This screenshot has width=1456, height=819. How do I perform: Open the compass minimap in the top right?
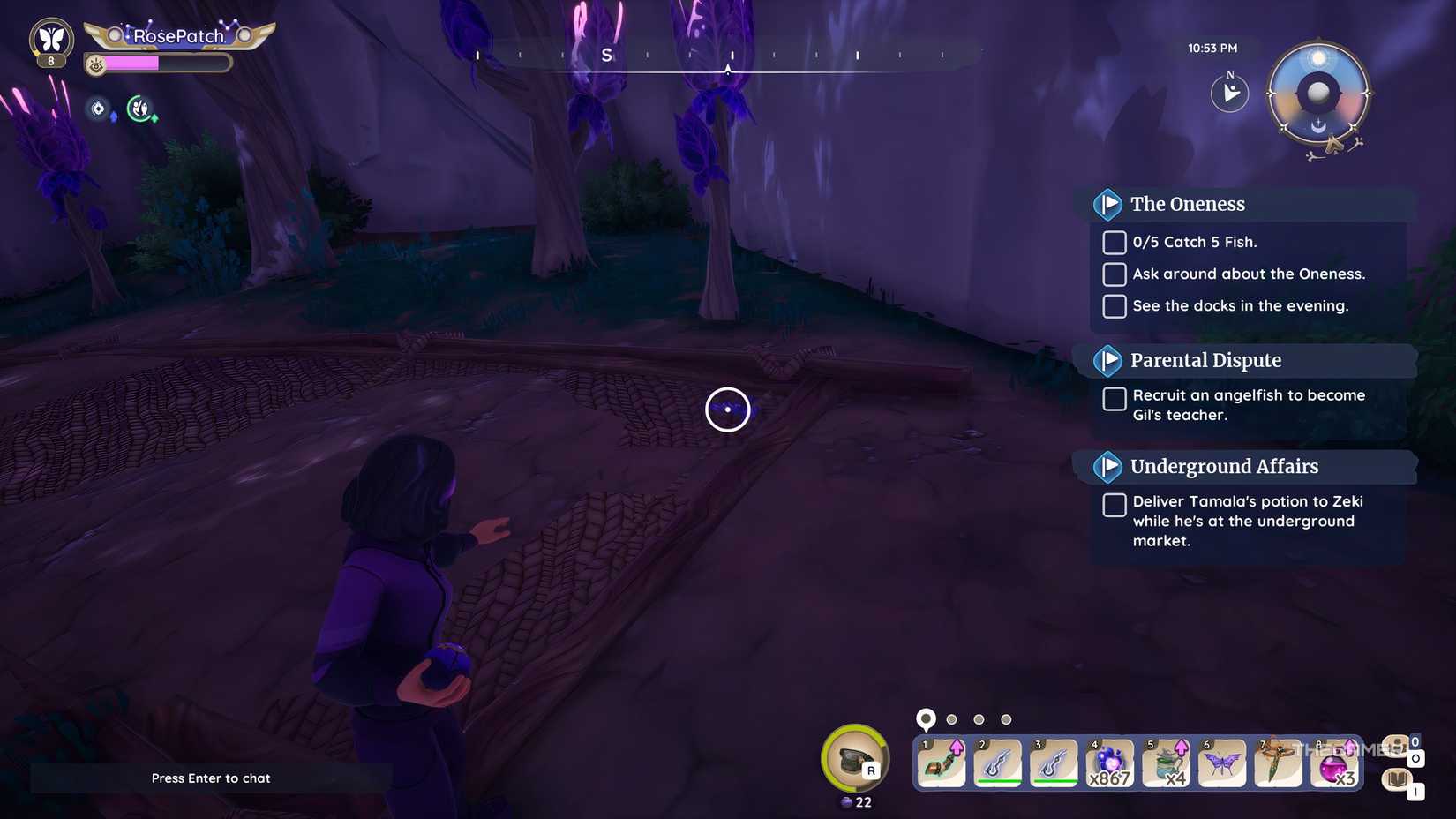[x=1318, y=93]
